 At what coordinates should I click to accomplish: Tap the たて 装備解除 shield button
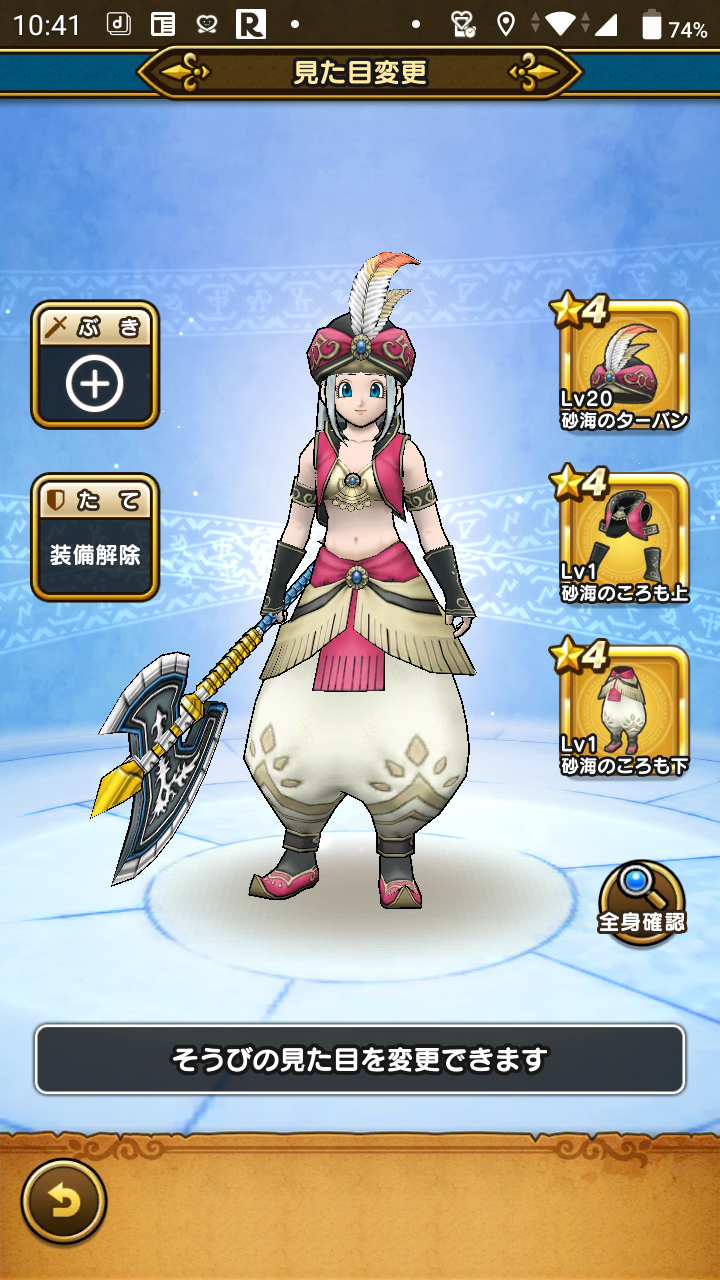(95, 537)
